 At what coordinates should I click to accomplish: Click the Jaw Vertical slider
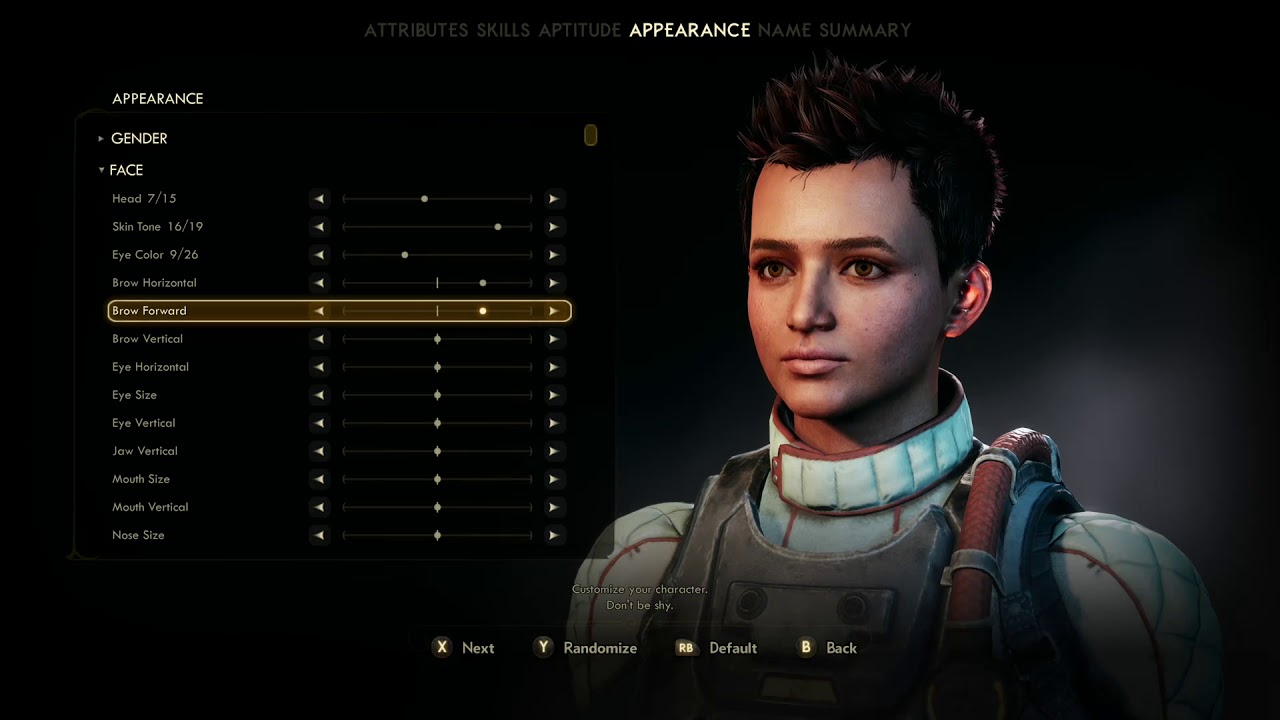coord(437,451)
